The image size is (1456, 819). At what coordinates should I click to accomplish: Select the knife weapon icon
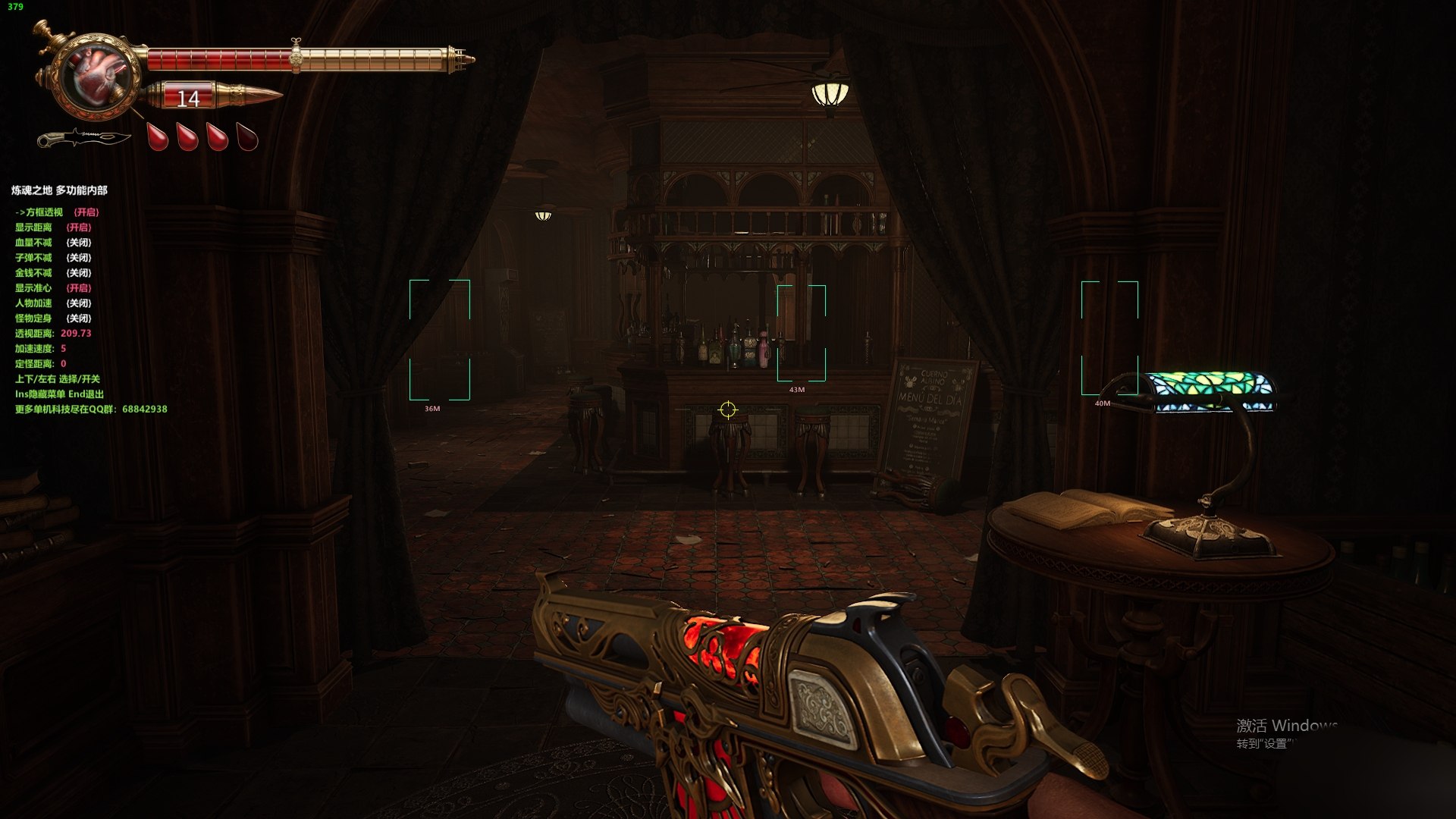tap(83, 139)
